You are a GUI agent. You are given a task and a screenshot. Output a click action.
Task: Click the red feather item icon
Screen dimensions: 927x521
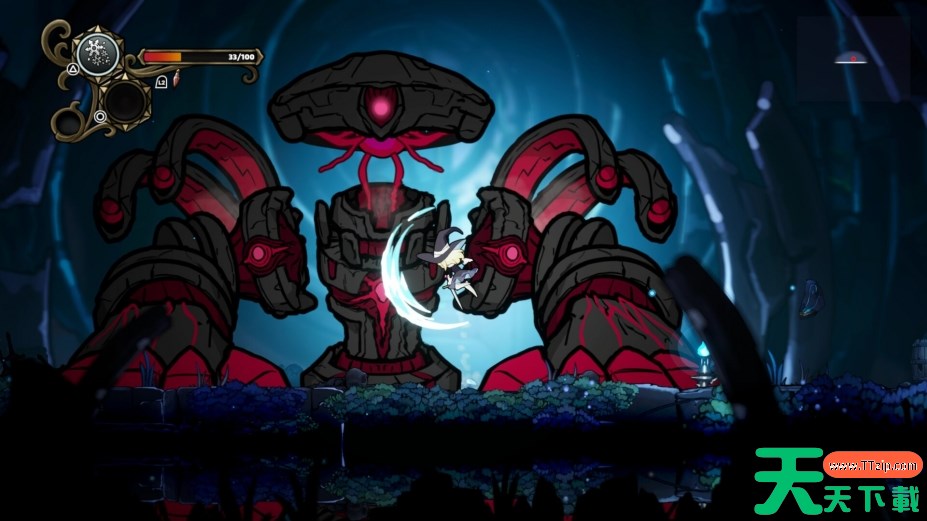point(177,80)
